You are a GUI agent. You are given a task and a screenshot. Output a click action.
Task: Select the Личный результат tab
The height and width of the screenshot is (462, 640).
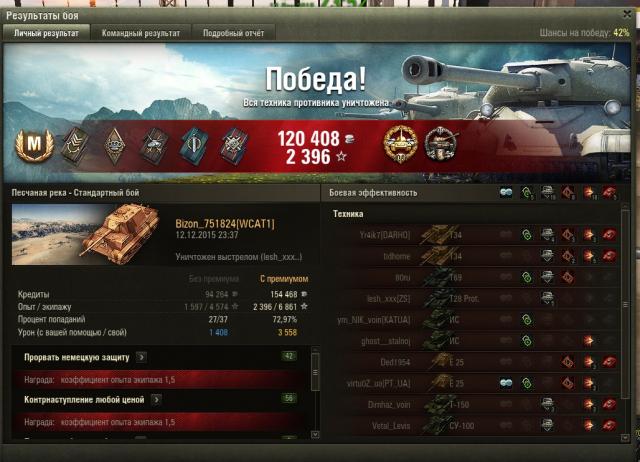47,33
